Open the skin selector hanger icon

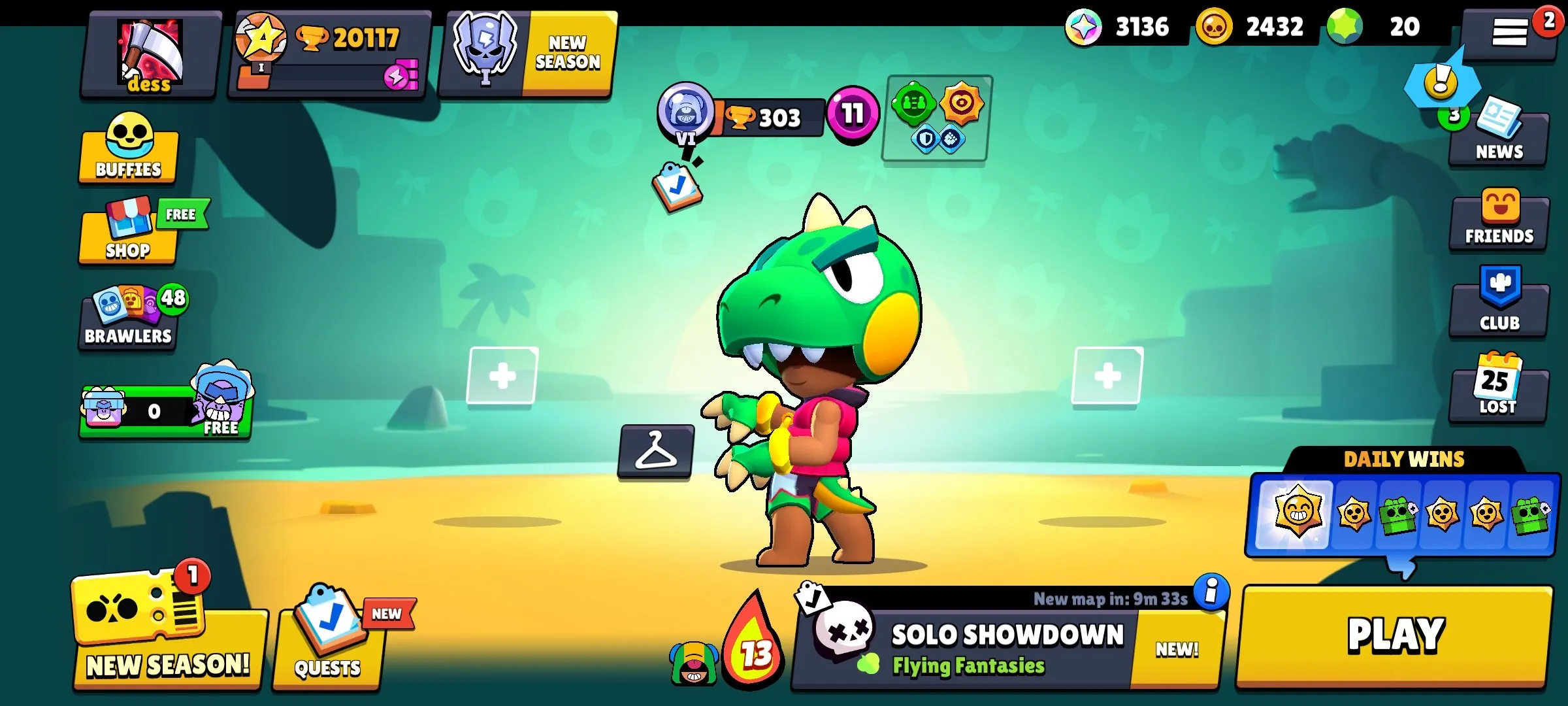pos(657,451)
